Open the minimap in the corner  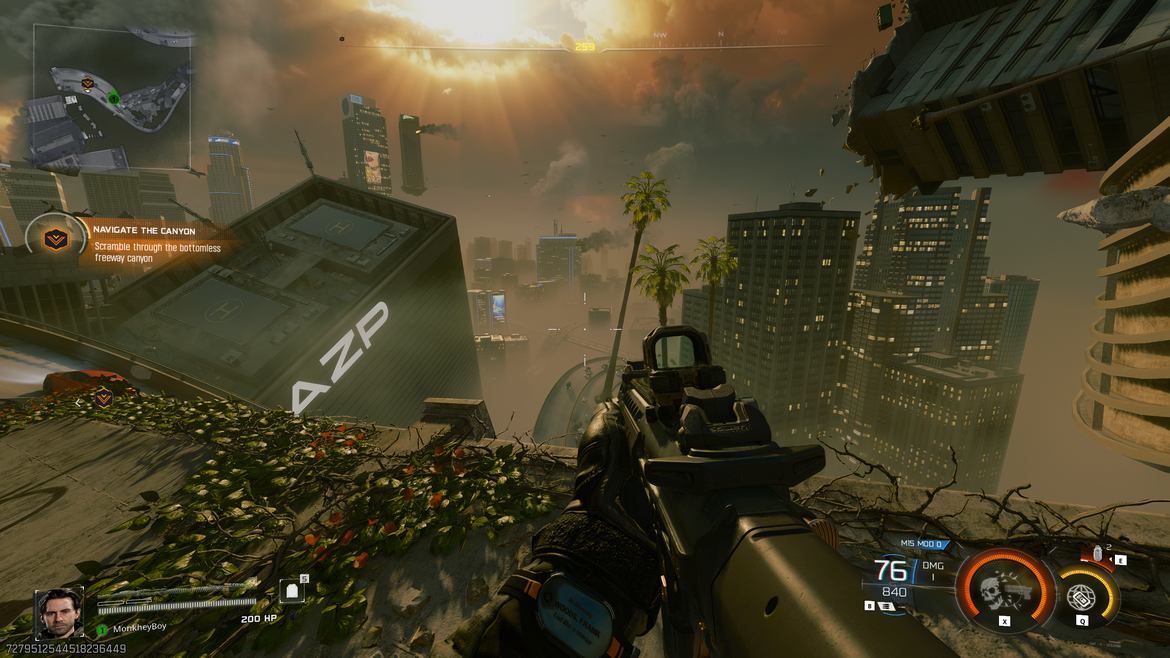pos(112,95)
